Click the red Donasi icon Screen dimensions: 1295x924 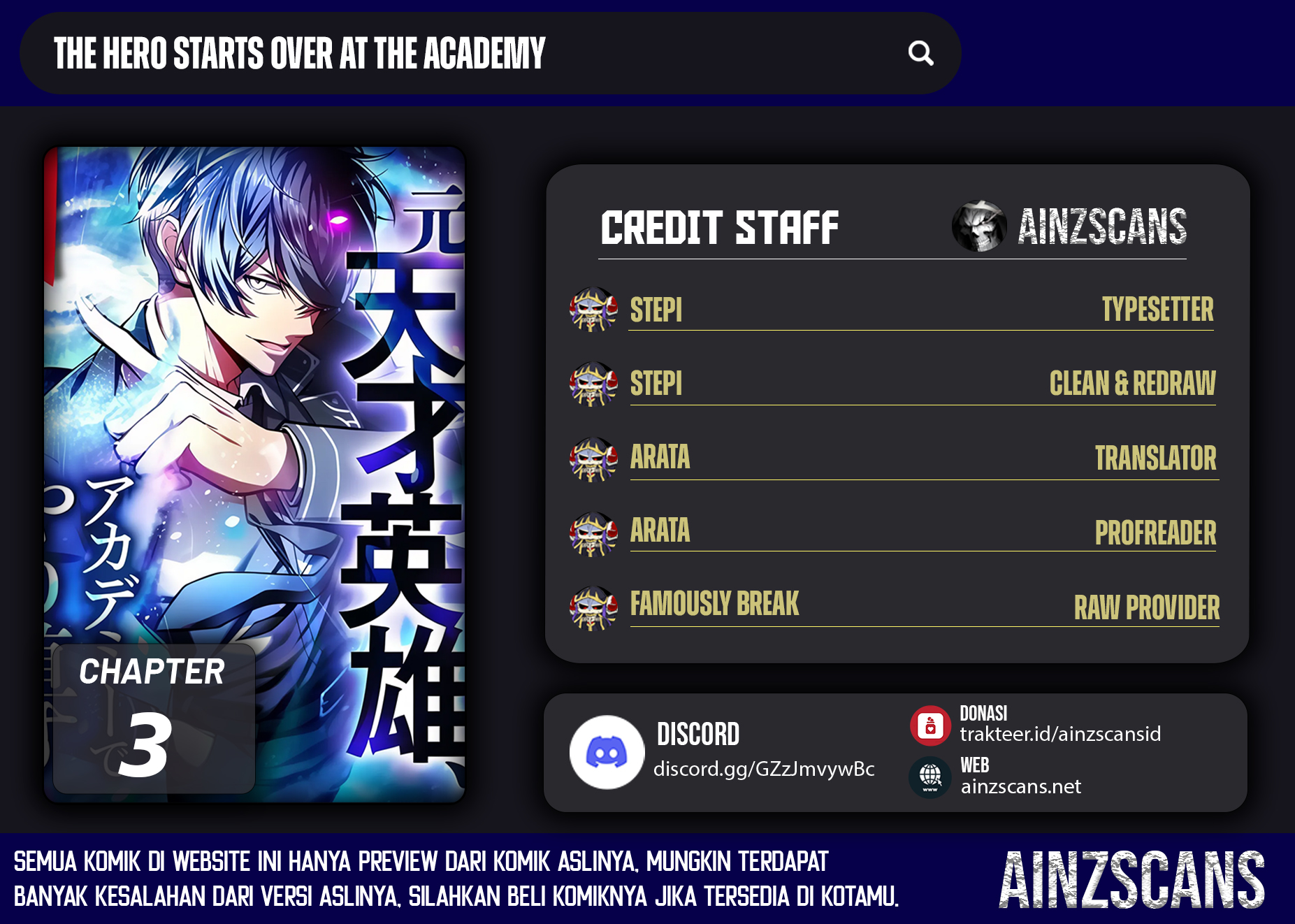pyautogui.click(x=930, y=726)
